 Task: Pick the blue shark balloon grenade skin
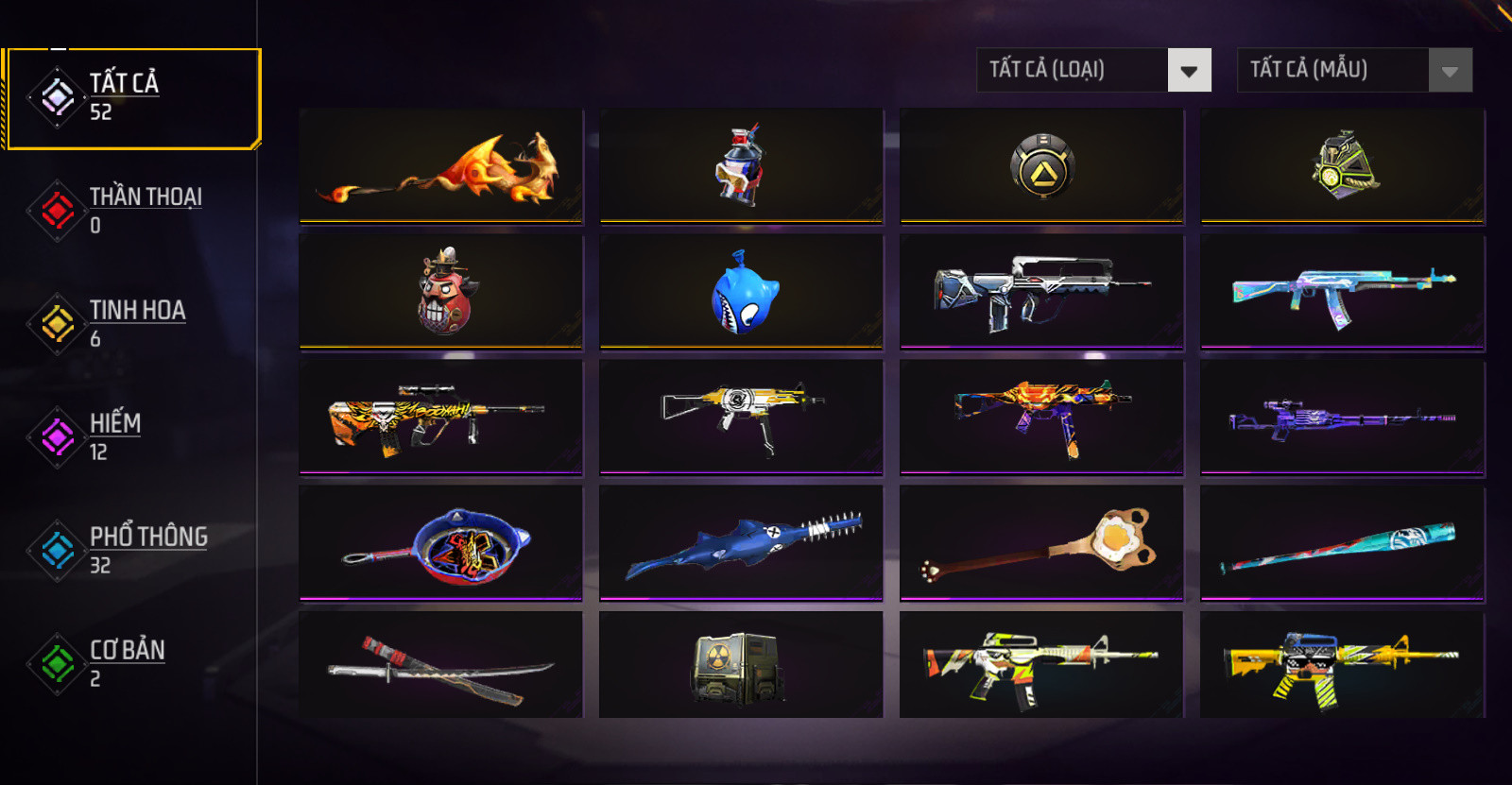pos(741,292)
